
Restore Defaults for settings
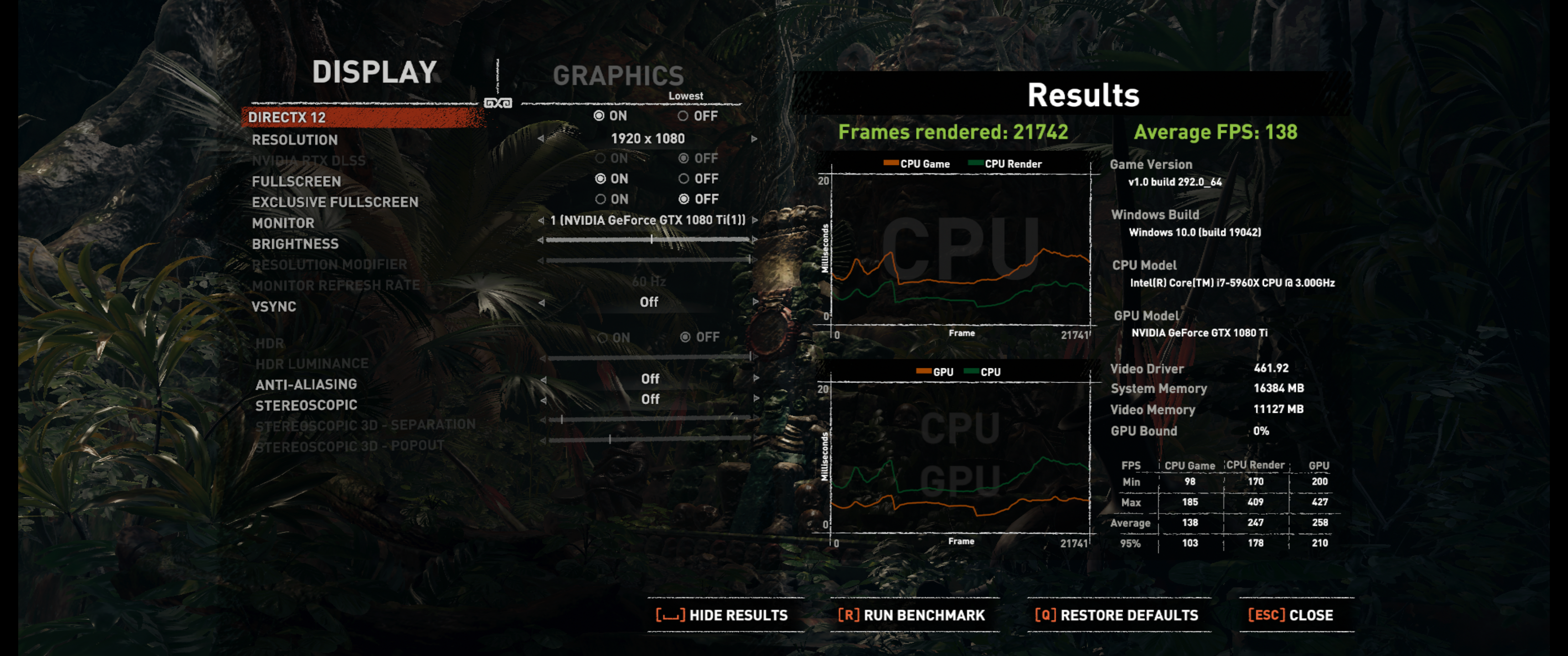pyautogui.click(x=1116, y=615)
